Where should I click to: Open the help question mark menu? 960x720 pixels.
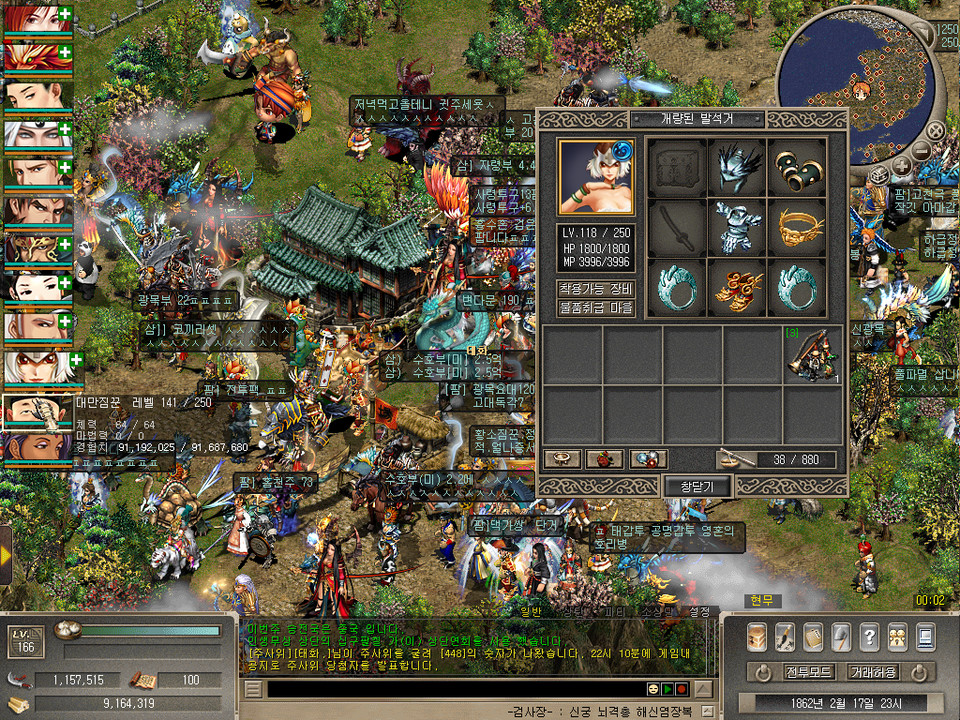point(869,636)
